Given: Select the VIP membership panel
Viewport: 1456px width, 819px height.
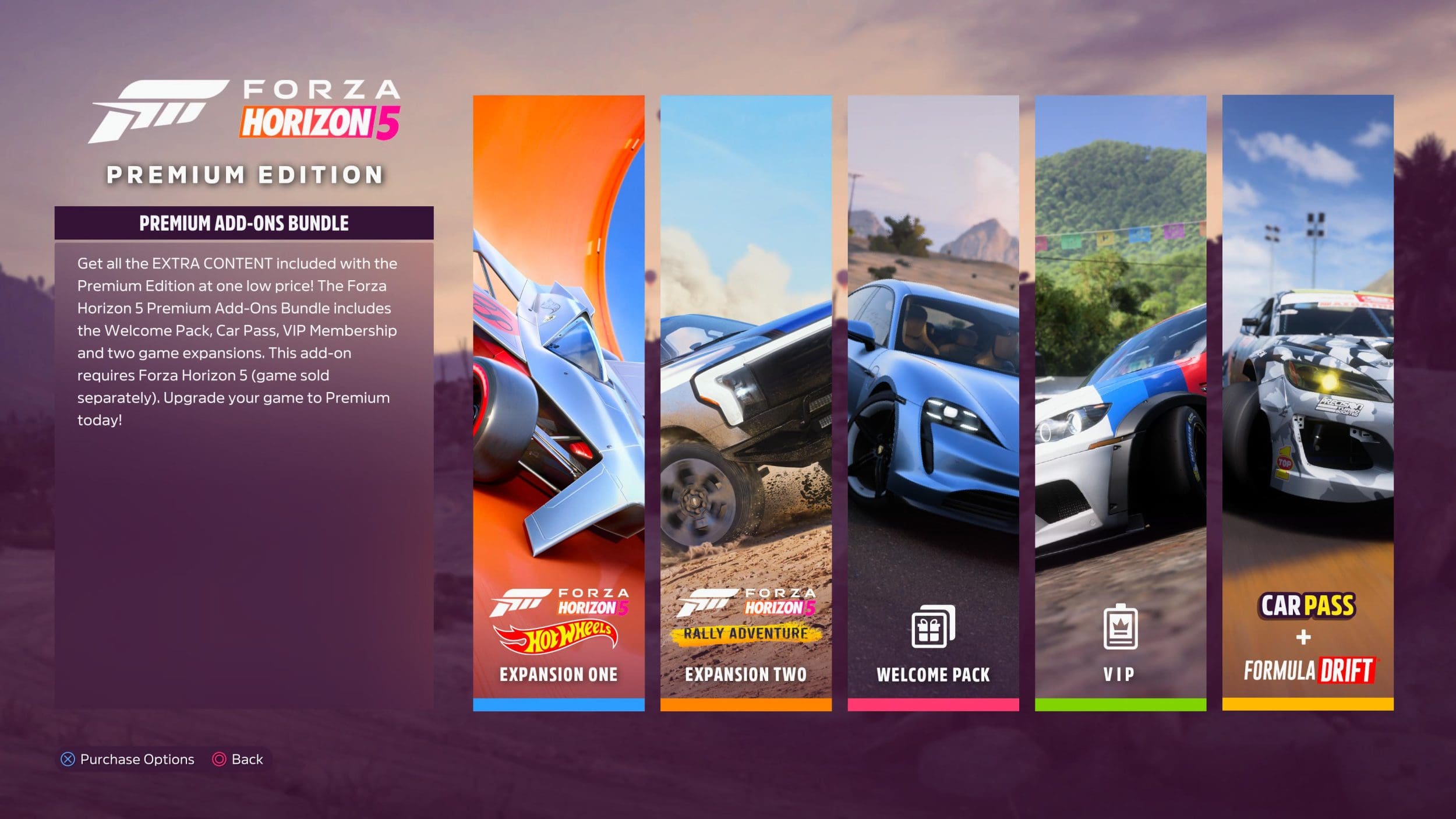Looking at the screenshot, I should pyautogui.click(x=1120, y=402).
